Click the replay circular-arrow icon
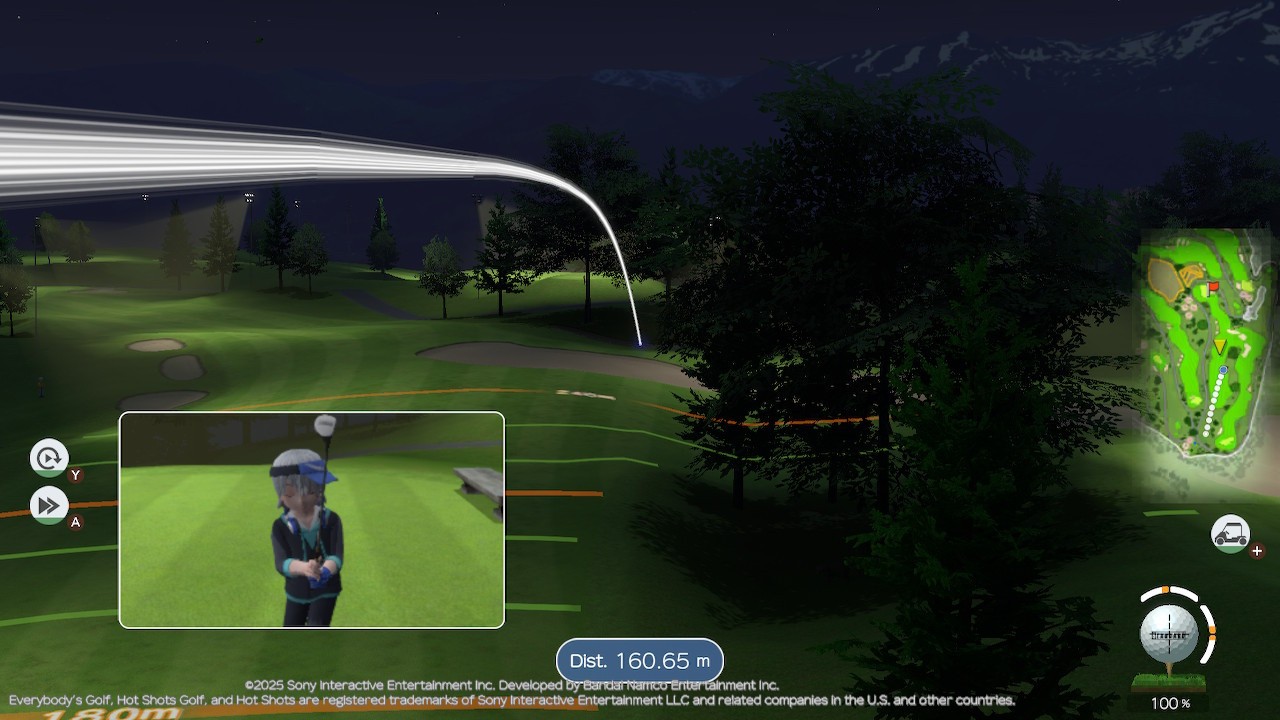The height and width of the screenshot is (720, 1280). pos(48,459)
